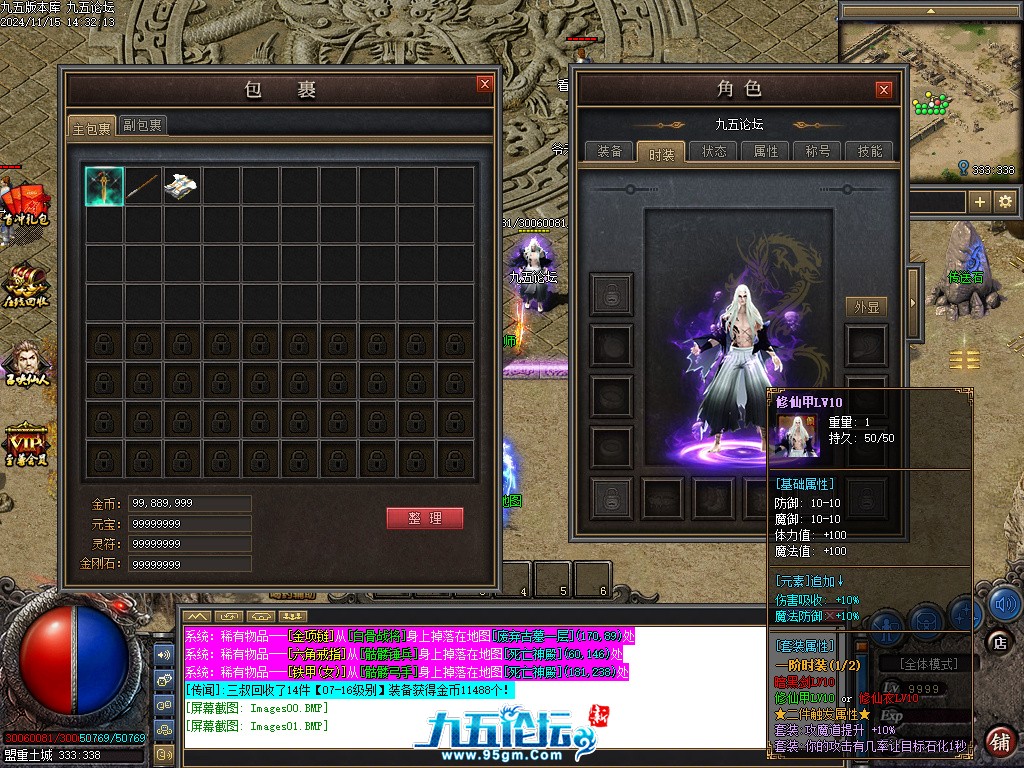Screen dimensions: 1024x768
Task: Select the 主包裹 bag tab
Action: tap(91, 126)
